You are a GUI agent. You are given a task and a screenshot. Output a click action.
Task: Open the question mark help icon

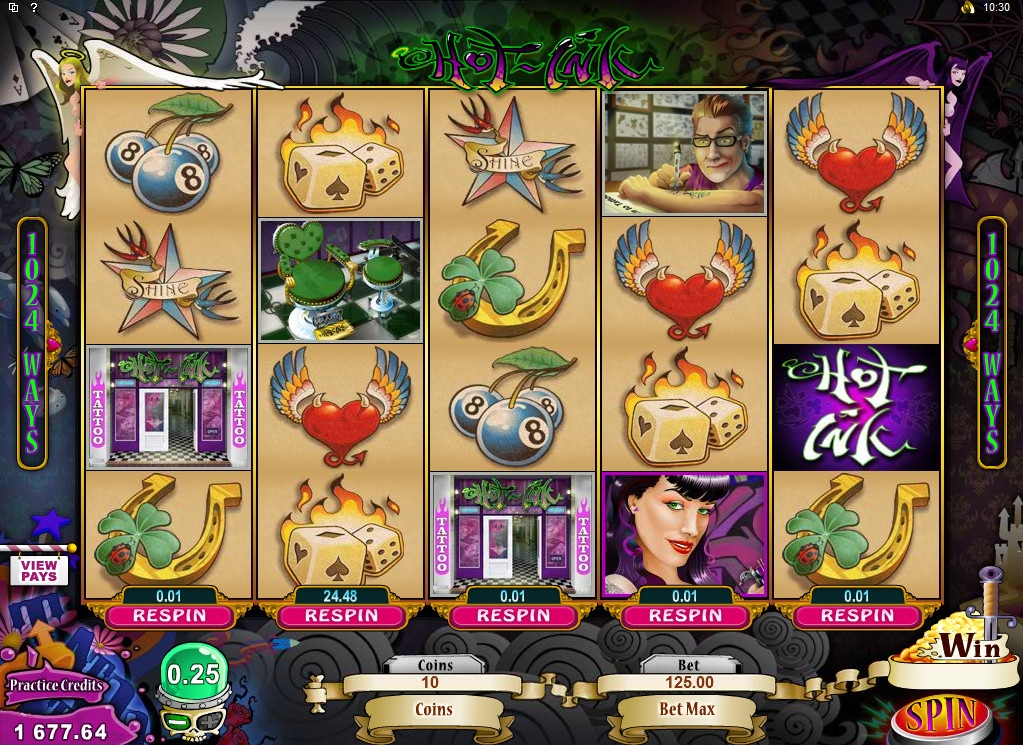(x=34, y=7)
